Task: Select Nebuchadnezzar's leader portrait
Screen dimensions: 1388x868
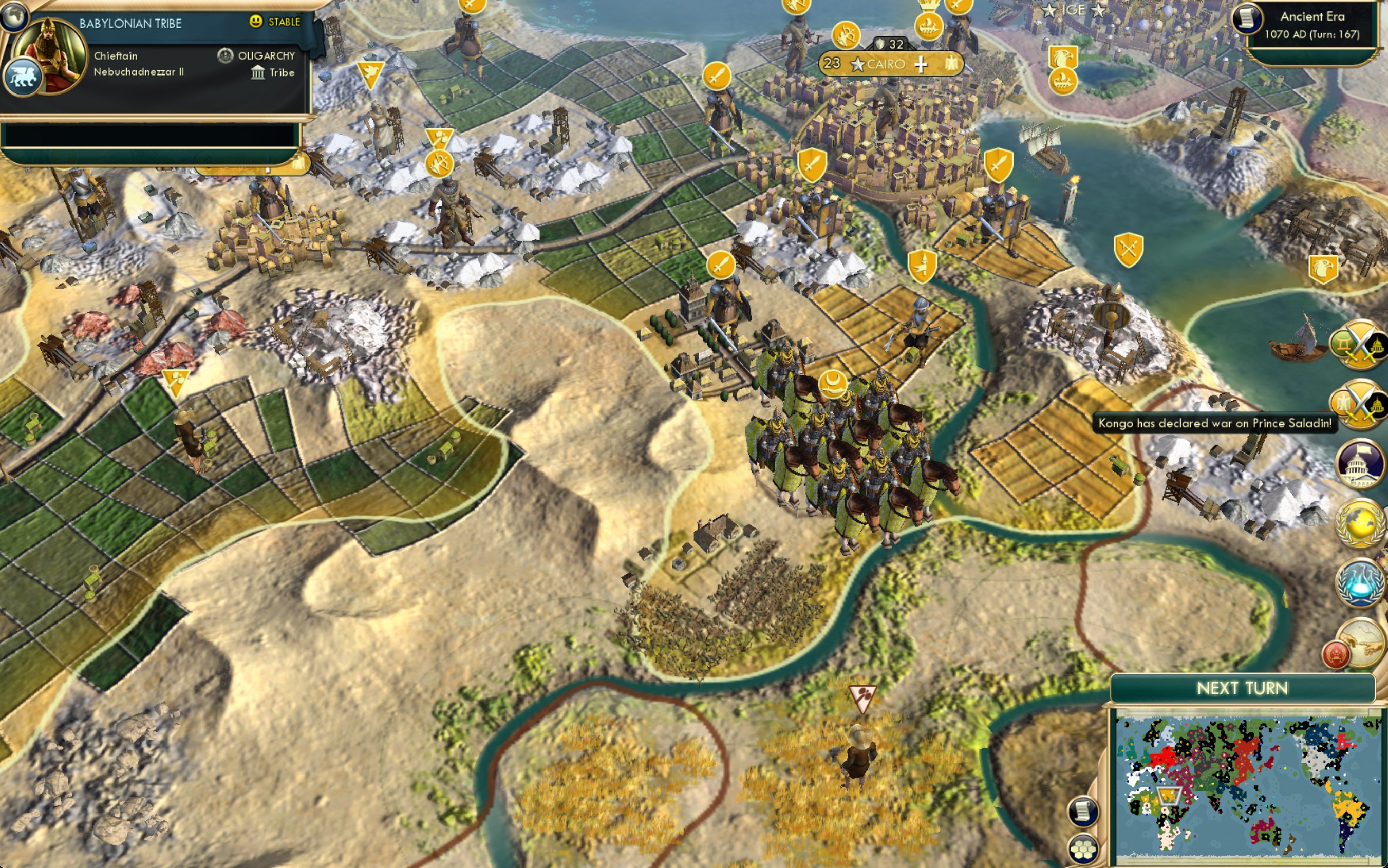Action: tap(52, 52)
